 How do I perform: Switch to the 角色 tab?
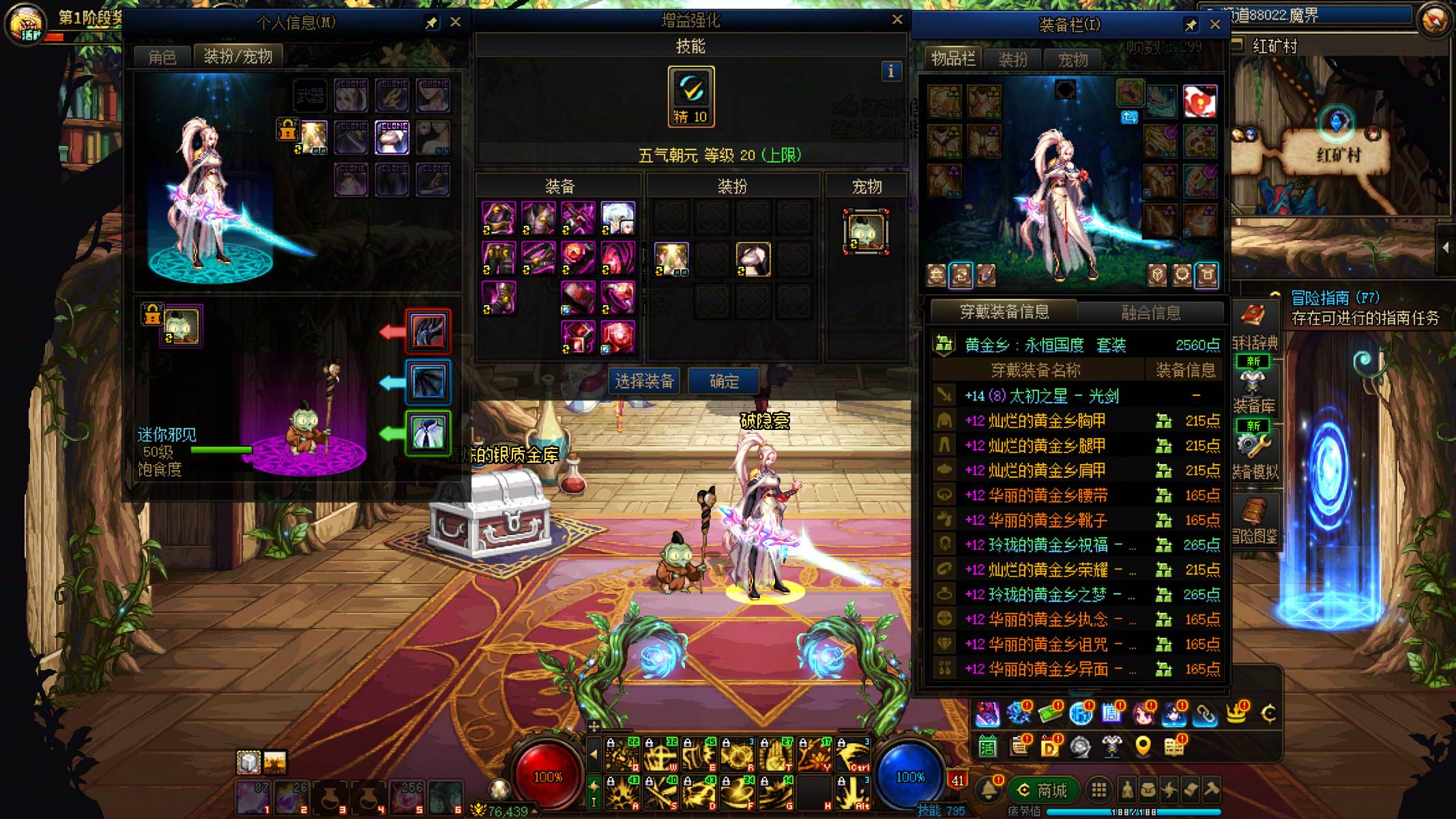click(x=162, y=57)
